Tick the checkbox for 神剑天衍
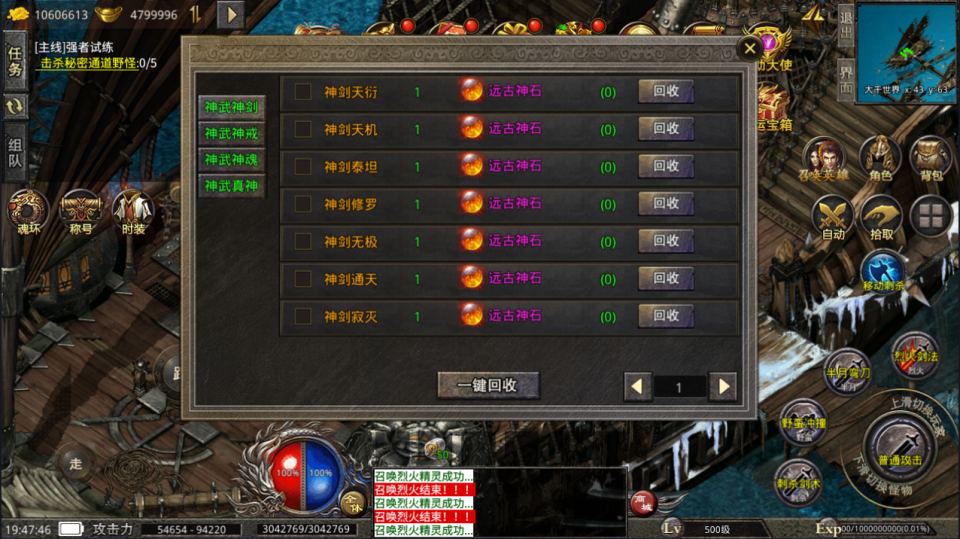This screenshot has width=960, height=539. point(302,92)
